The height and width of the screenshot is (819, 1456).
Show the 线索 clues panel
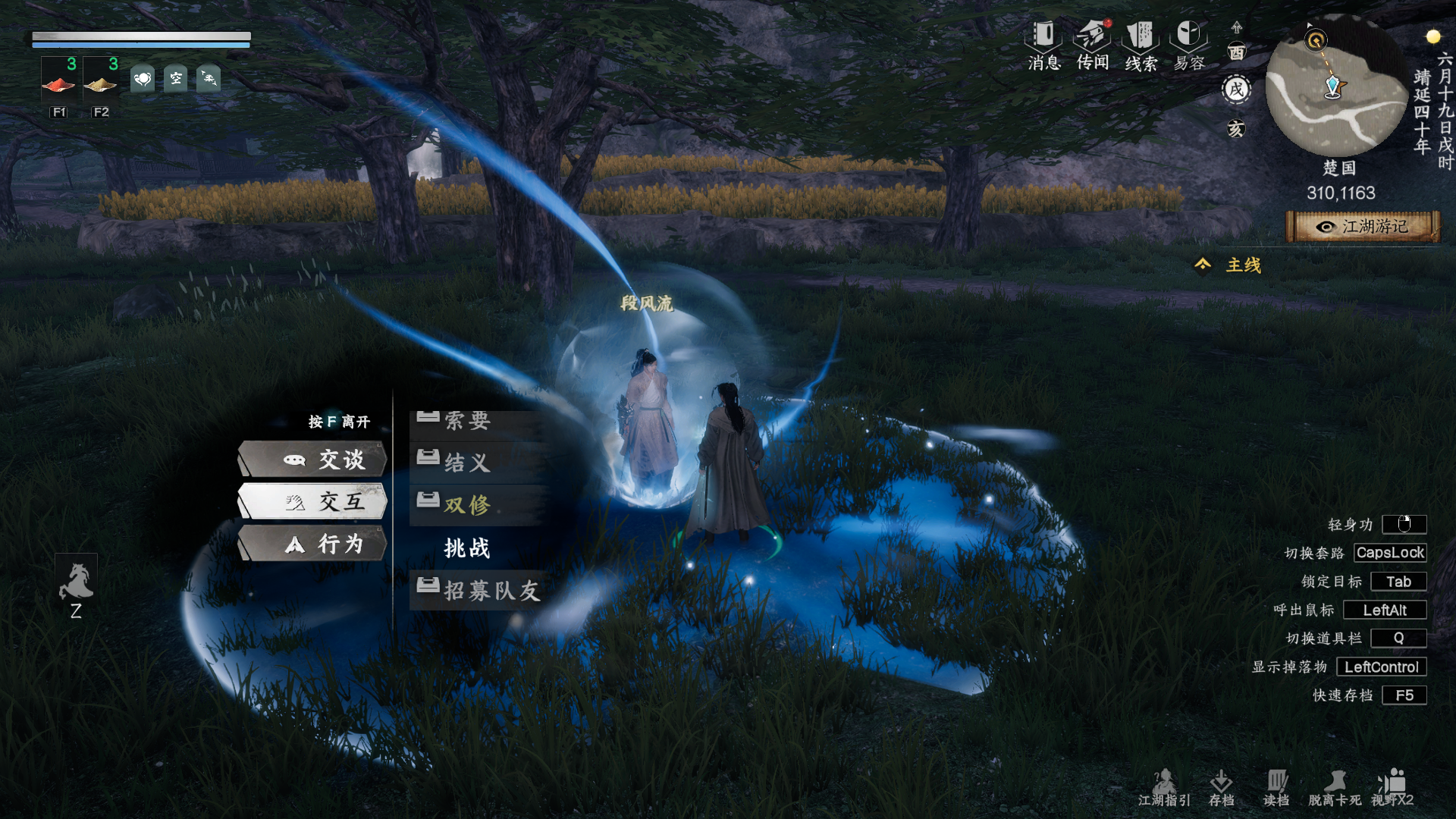tap(1141, 45)
